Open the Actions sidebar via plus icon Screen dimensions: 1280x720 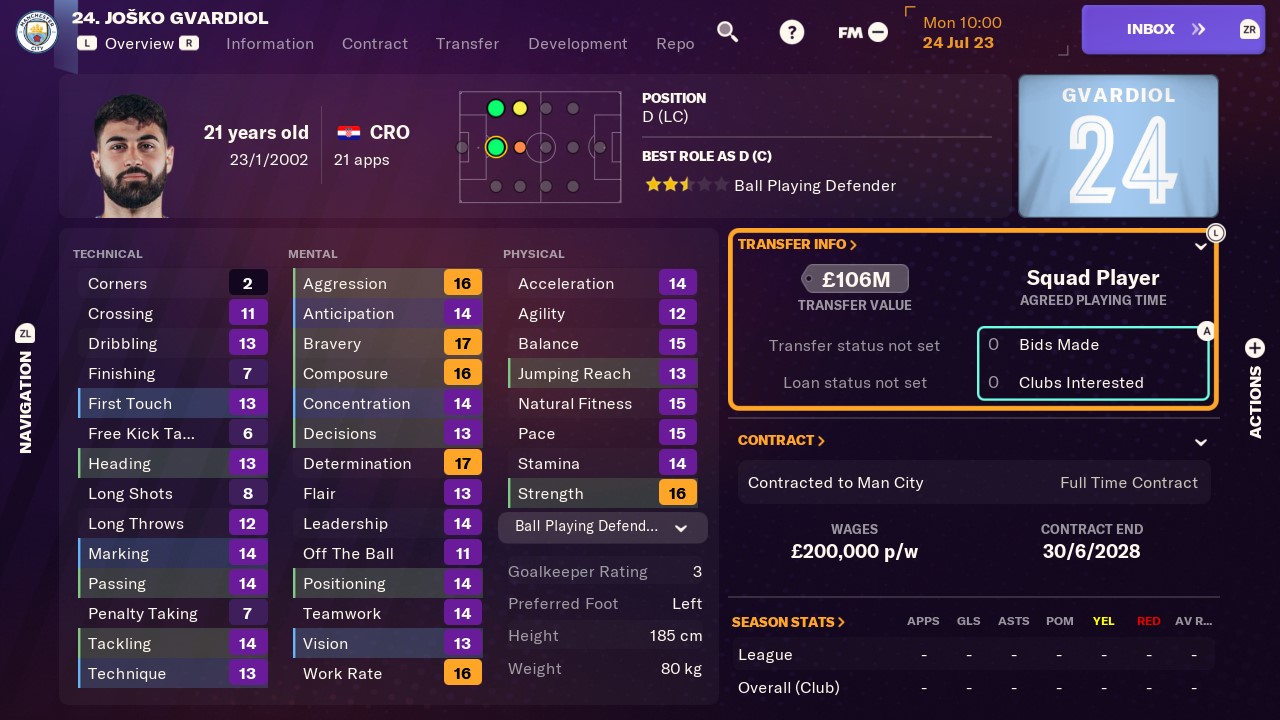tap(1255, 348)
